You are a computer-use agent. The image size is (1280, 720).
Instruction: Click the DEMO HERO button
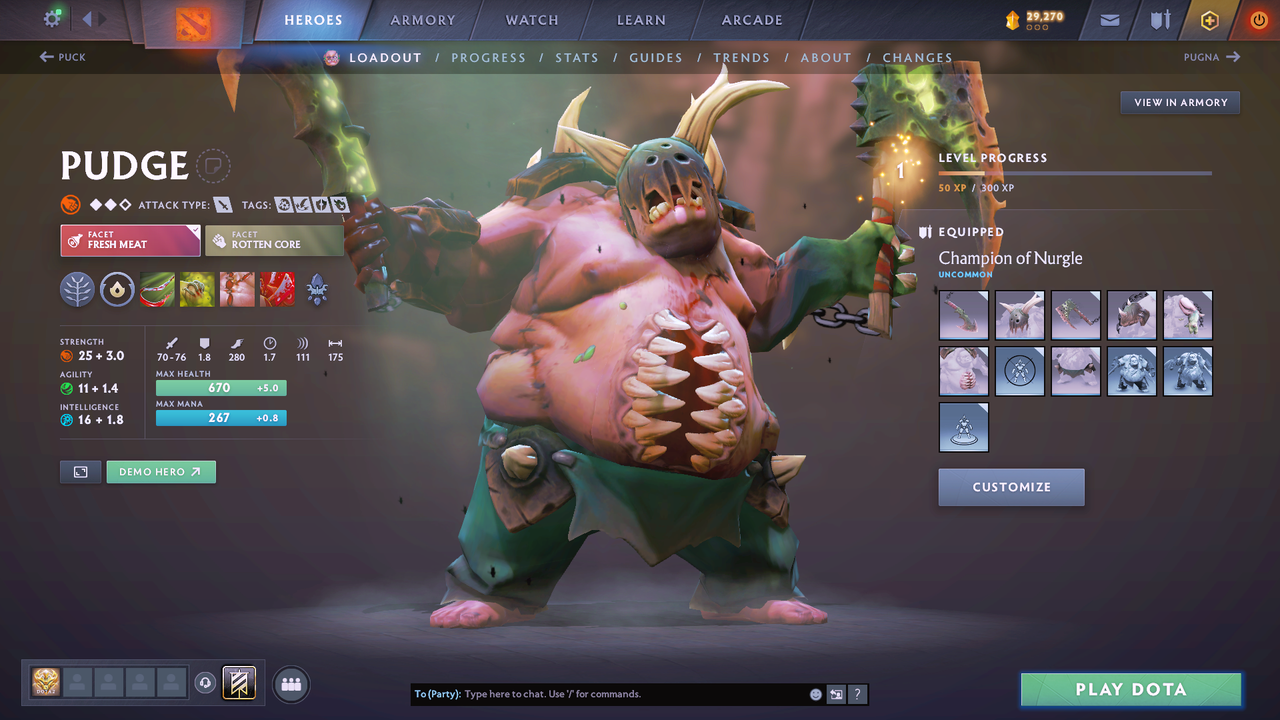click(x=161, y=471)
